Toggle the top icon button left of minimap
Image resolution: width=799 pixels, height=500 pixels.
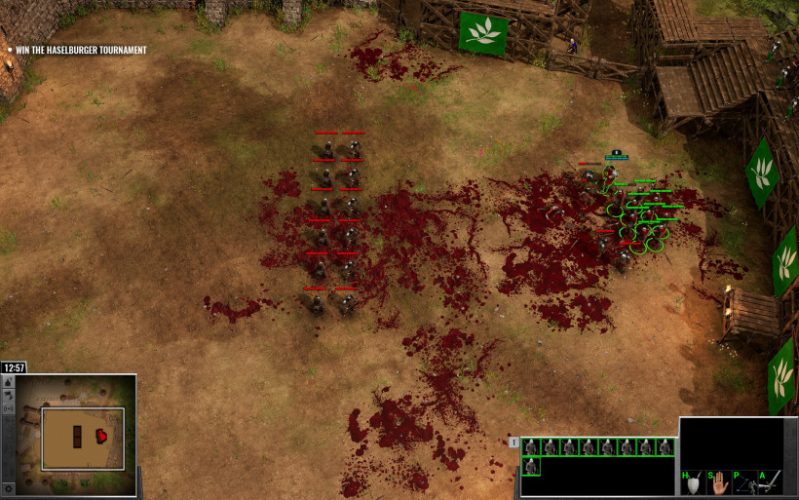pos(6,385)
